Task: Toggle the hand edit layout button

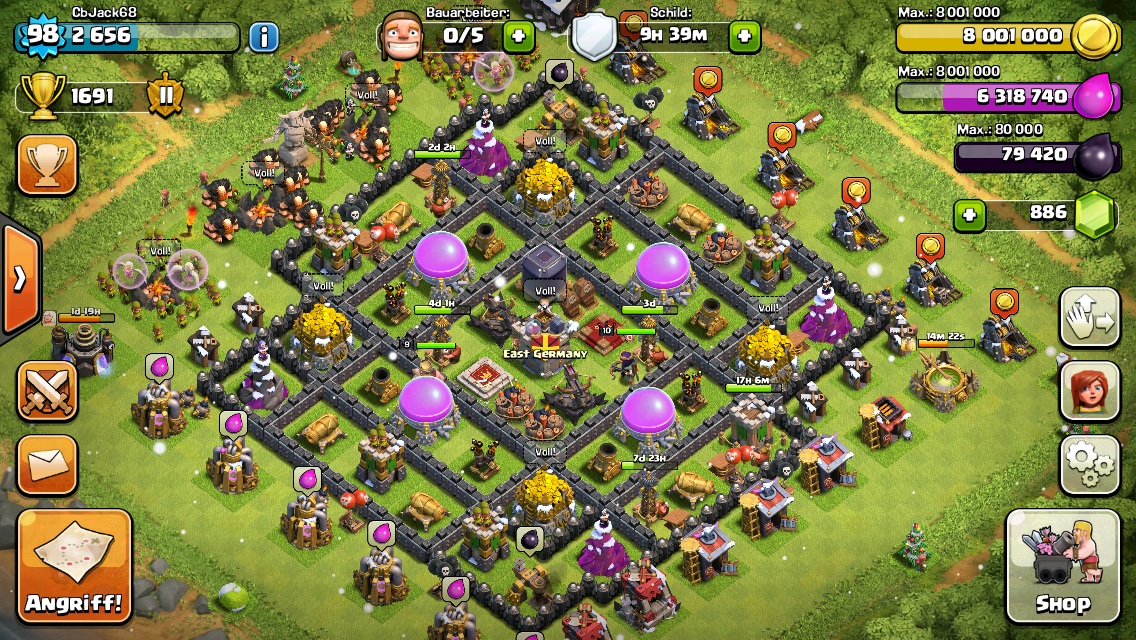Action: (x=1089, y=316)
